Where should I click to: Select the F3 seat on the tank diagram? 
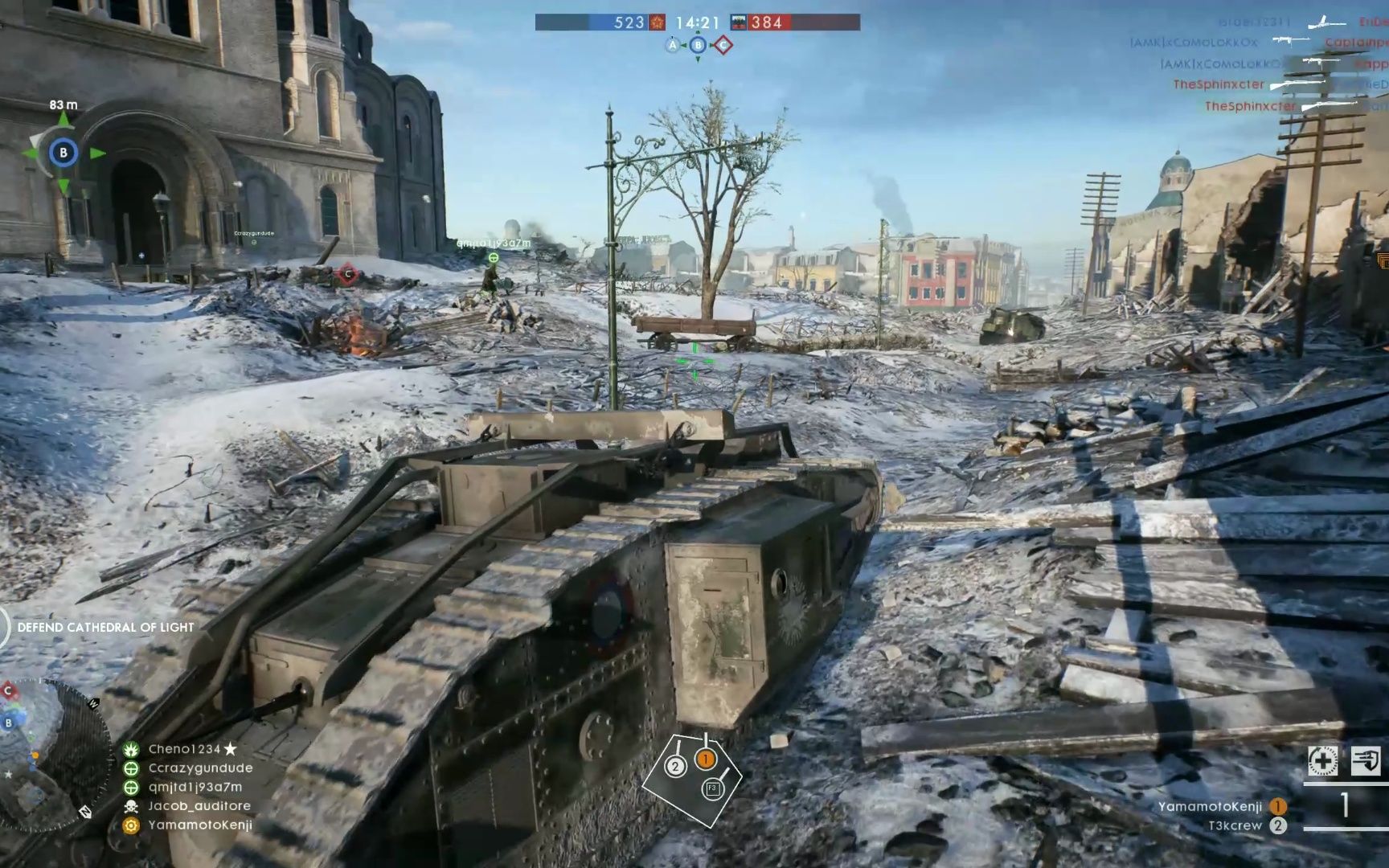pos(712,788)
